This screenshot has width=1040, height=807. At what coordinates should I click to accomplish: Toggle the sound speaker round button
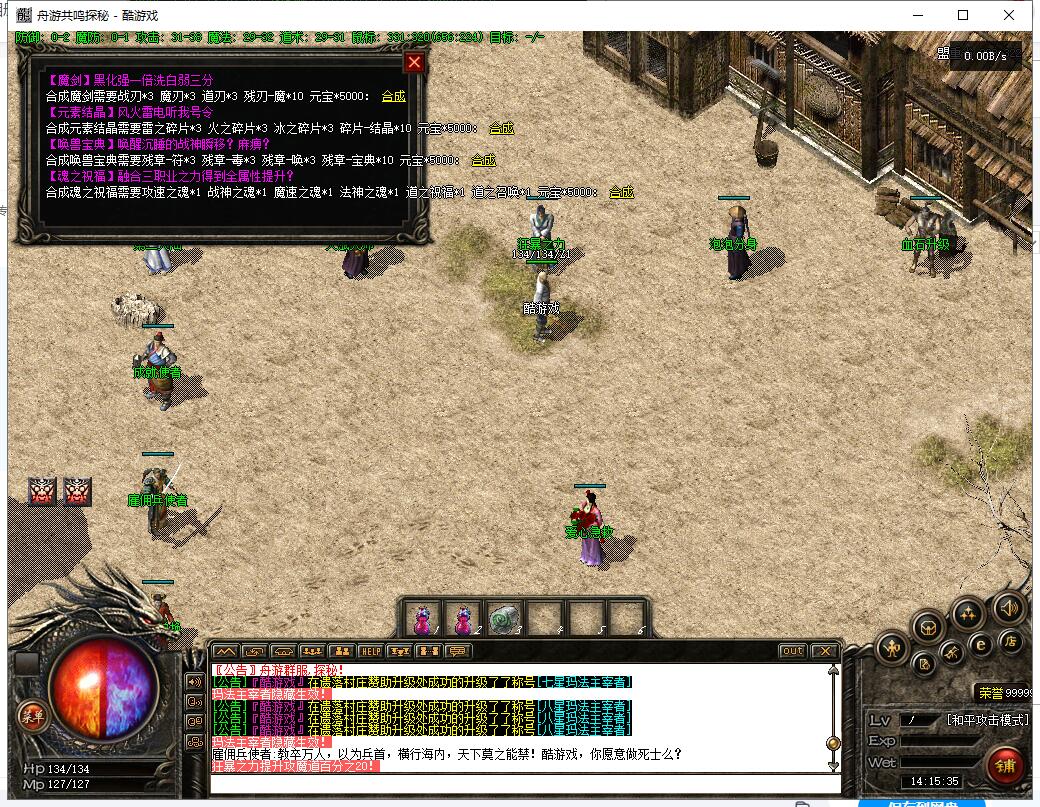1007,607
